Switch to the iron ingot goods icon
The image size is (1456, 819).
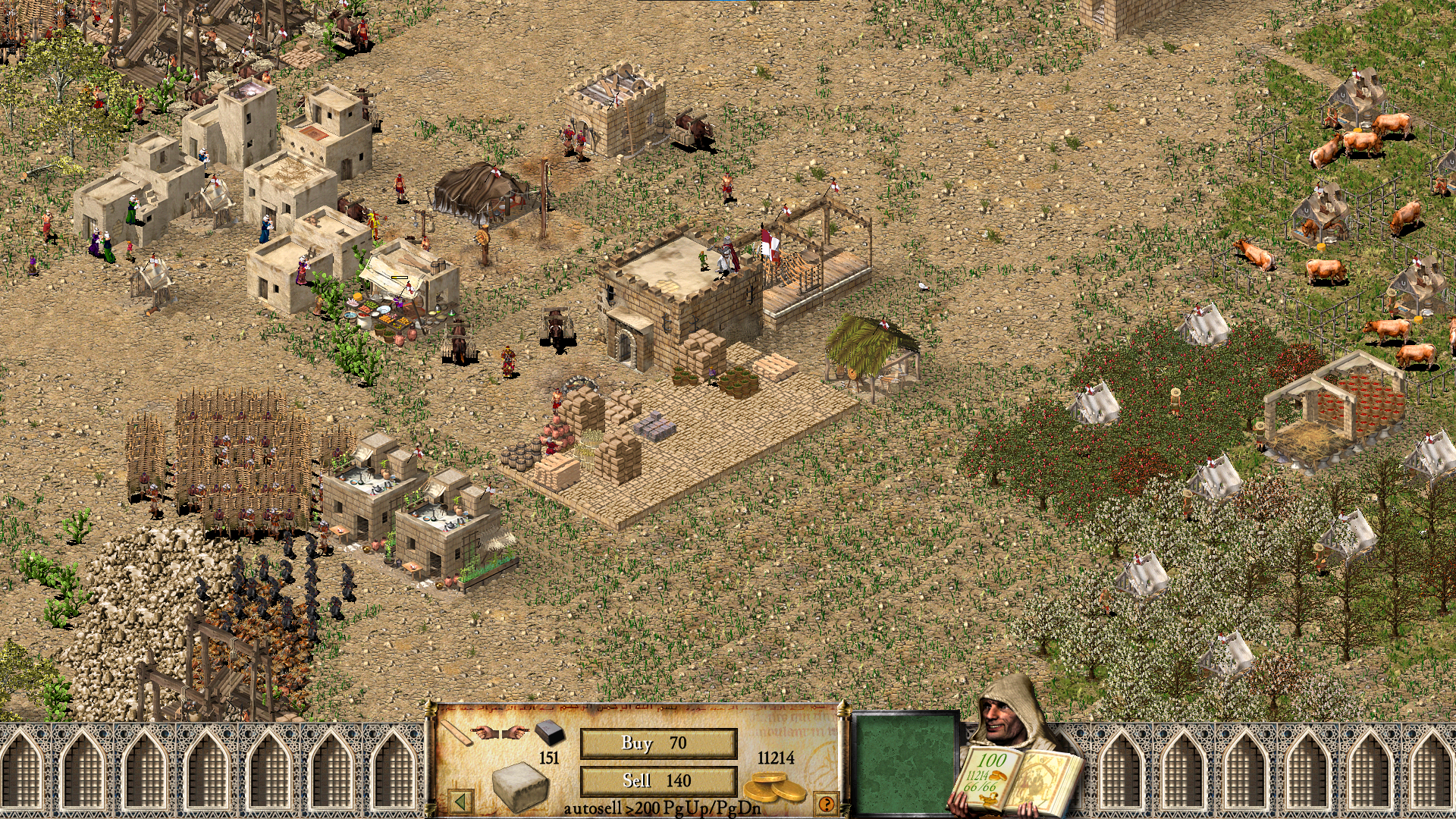coord(549,732)
